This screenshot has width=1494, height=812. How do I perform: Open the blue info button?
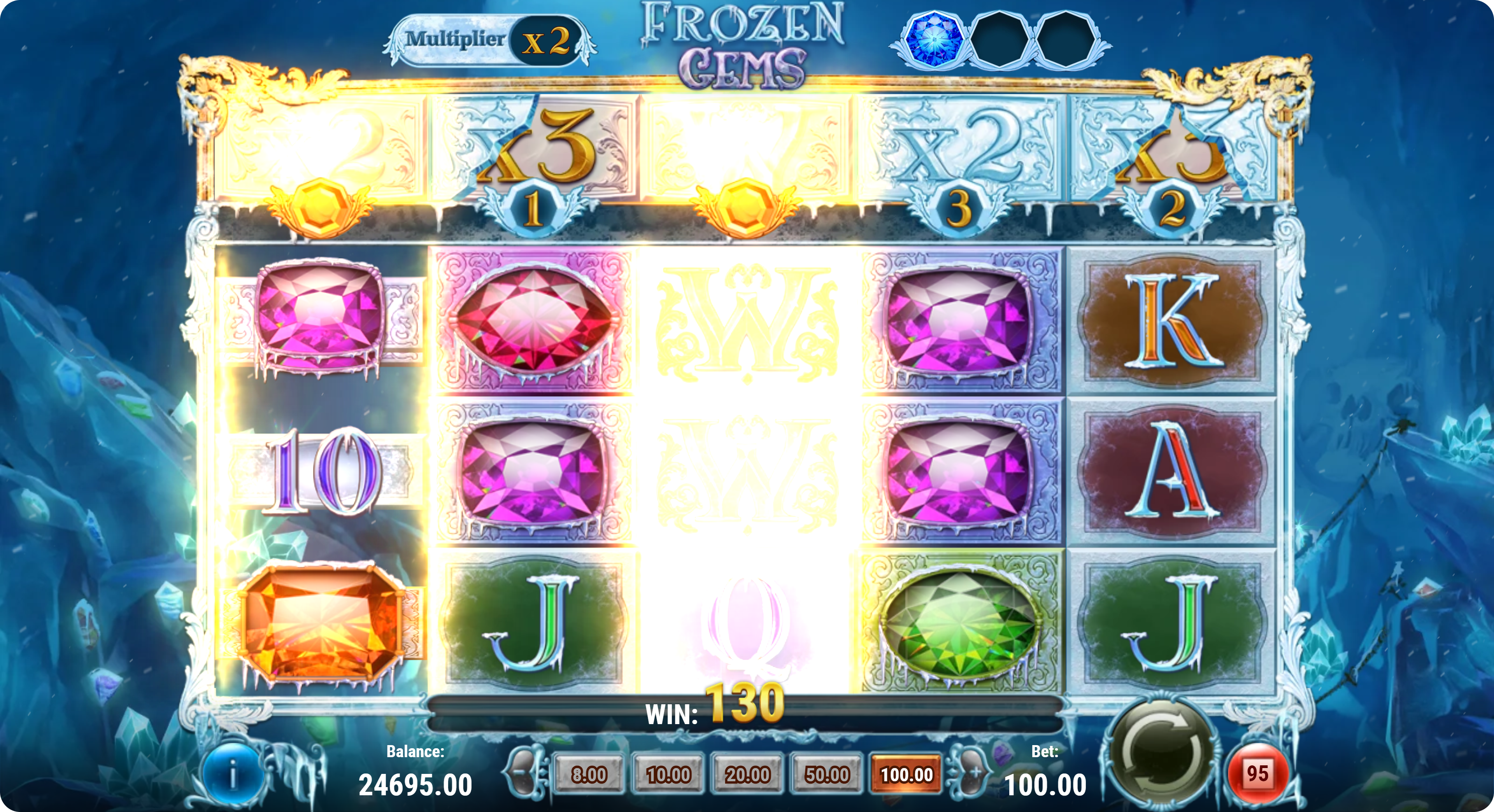233,775
